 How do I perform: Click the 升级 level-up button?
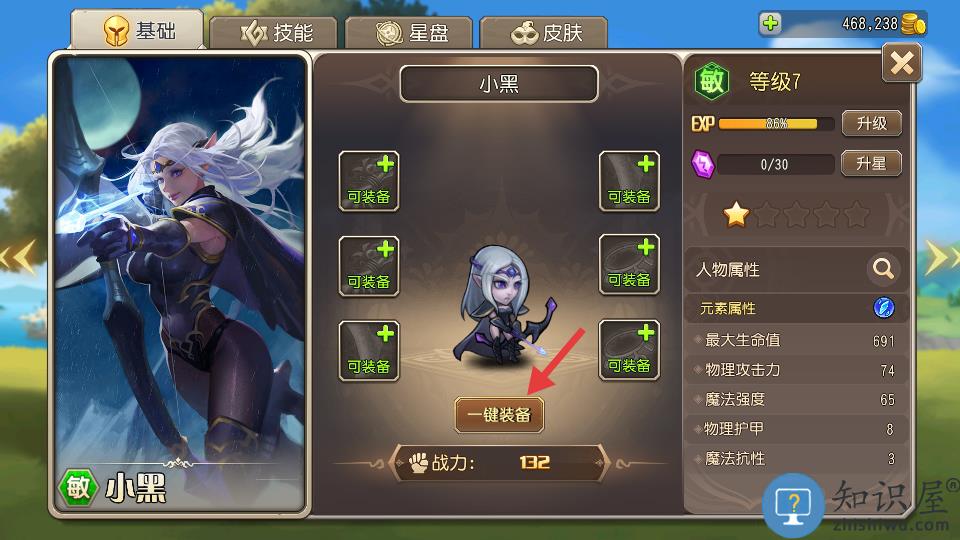[871, 123]
